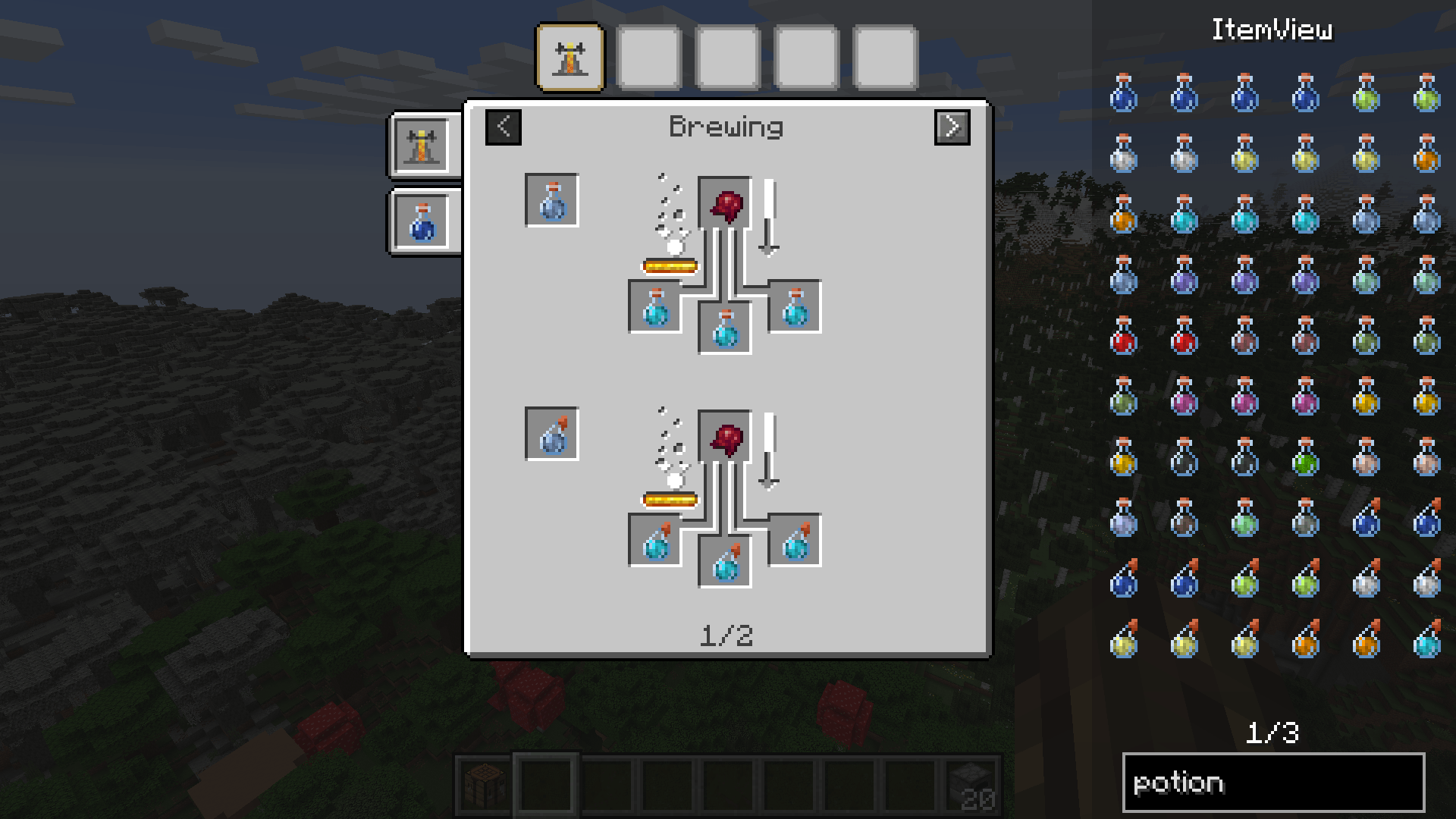Viewport: 1456px width, 819px height.
Task: Select the brewing stand catalyst in left sidebar
Action: [422, 144]
